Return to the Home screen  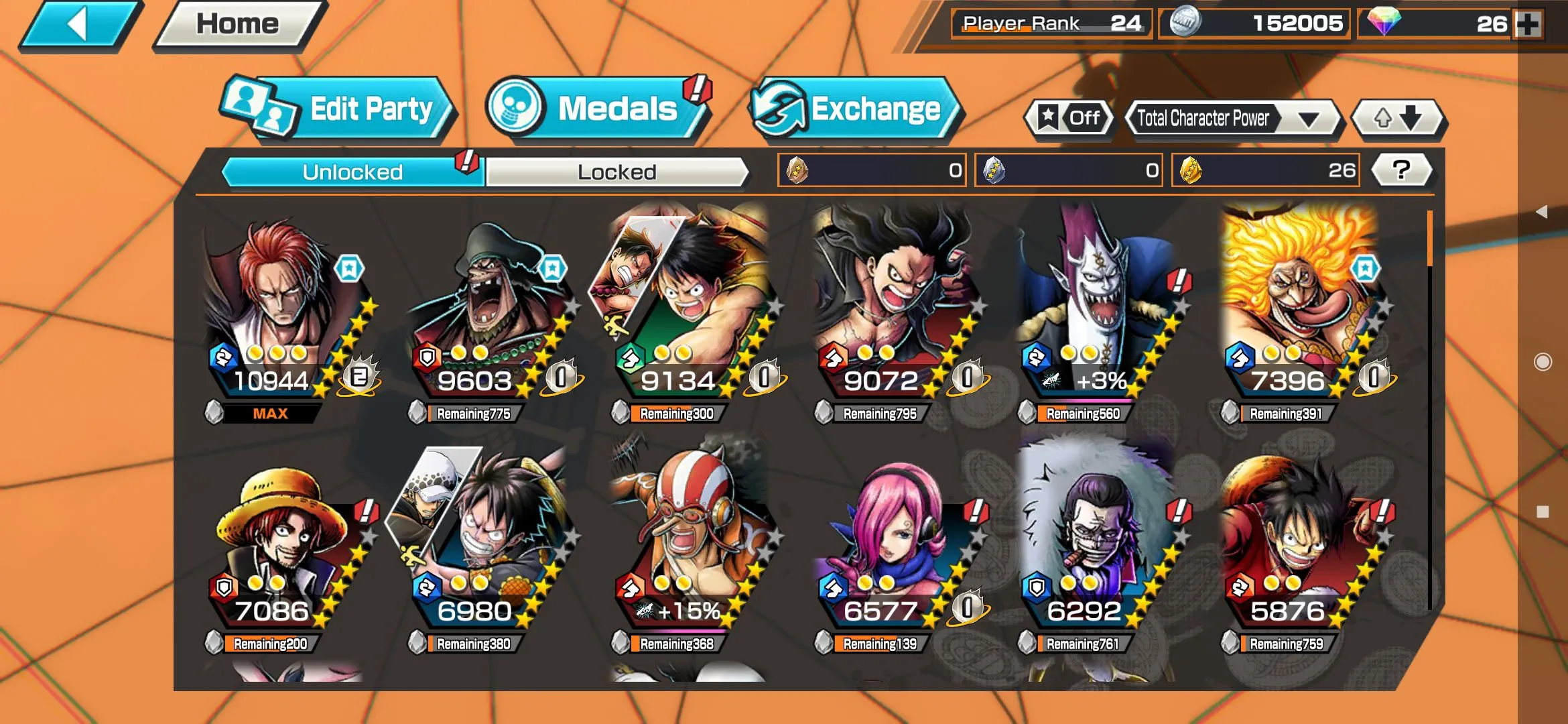[238, 25]
